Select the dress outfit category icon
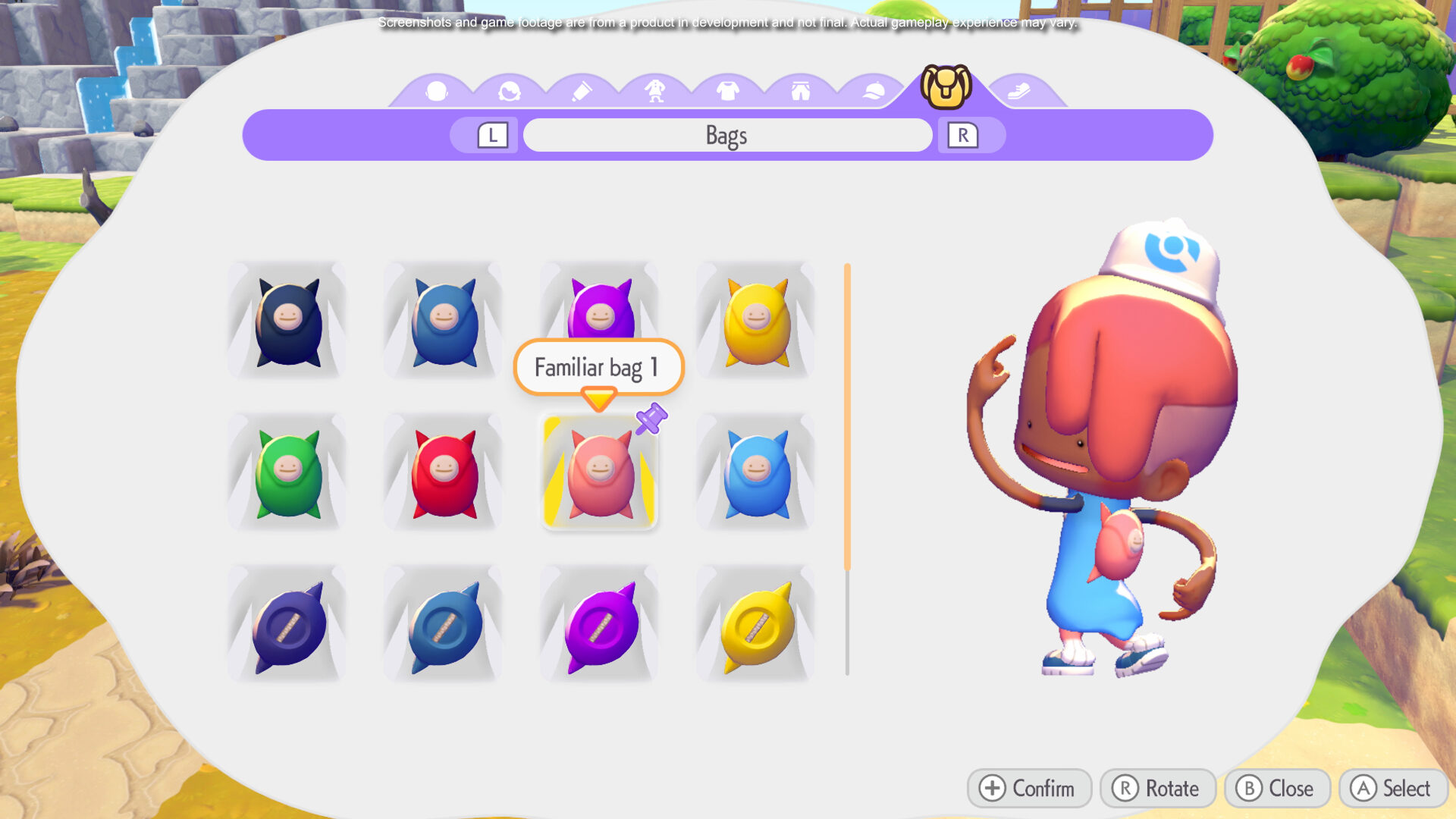The width and height of the screenshot is (1456, 819). coord(653,89)
